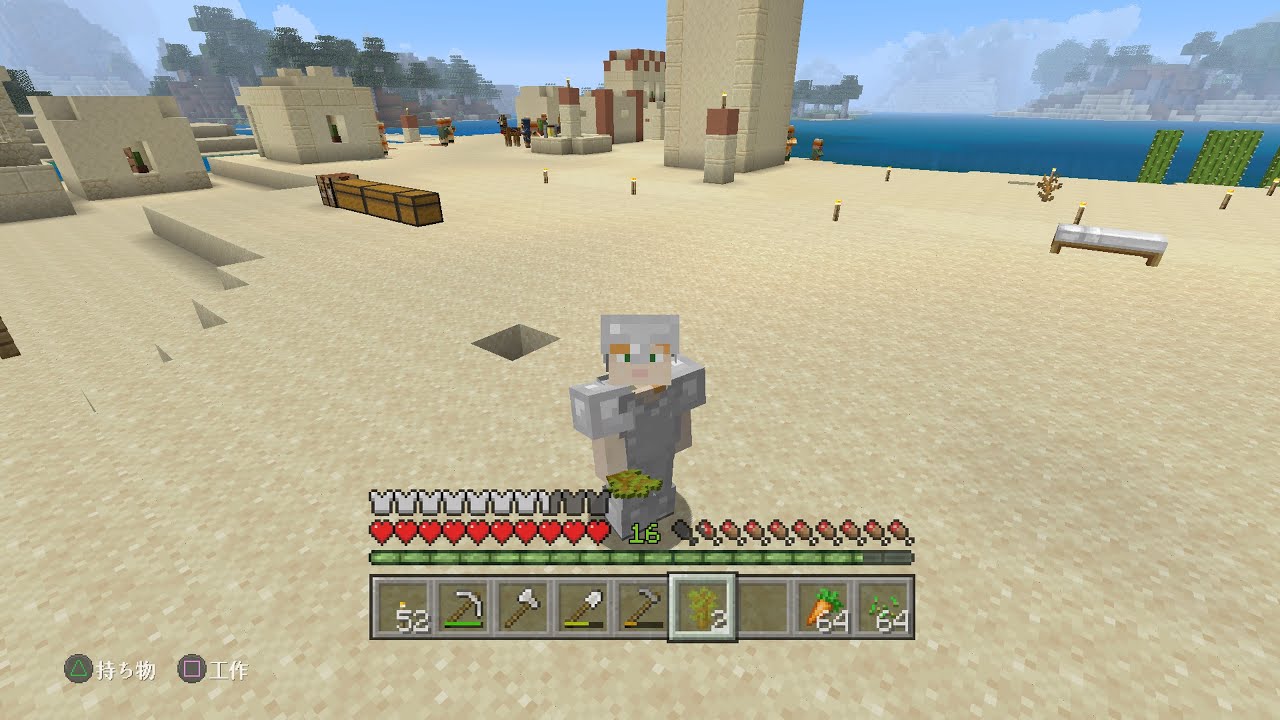Click the last drumstick in the hunger bar
The image size is (1280, 720).
click(x=900, y=529)
